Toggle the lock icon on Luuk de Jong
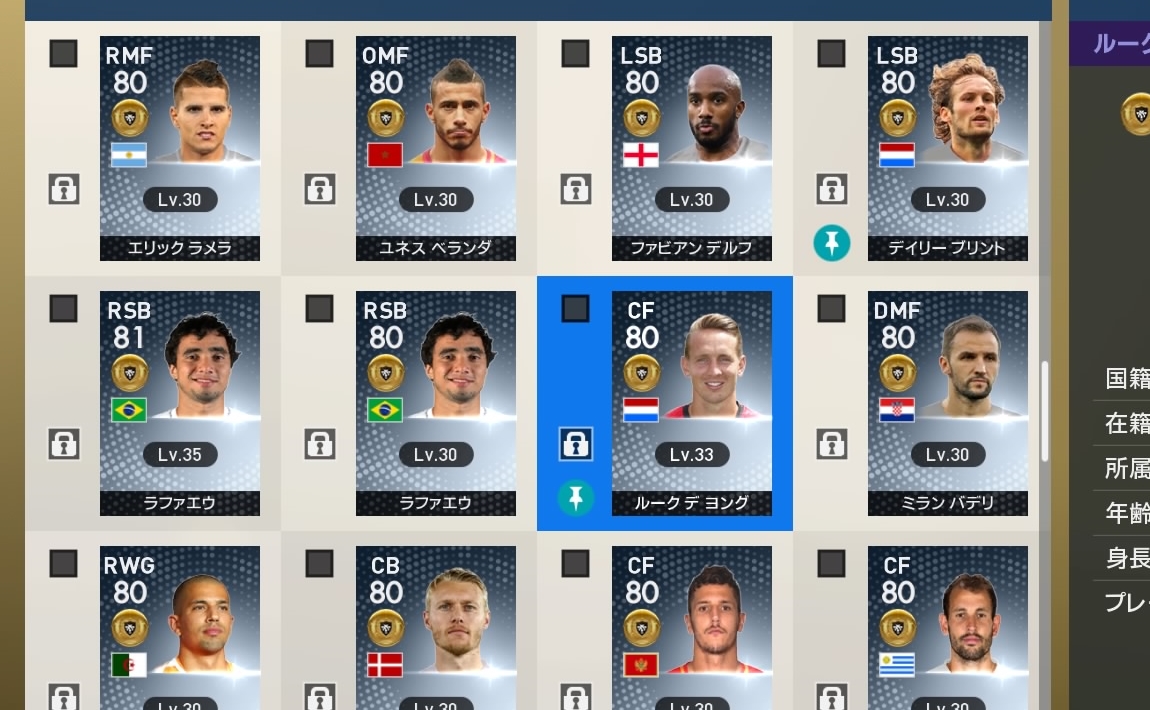 (575, 444)
